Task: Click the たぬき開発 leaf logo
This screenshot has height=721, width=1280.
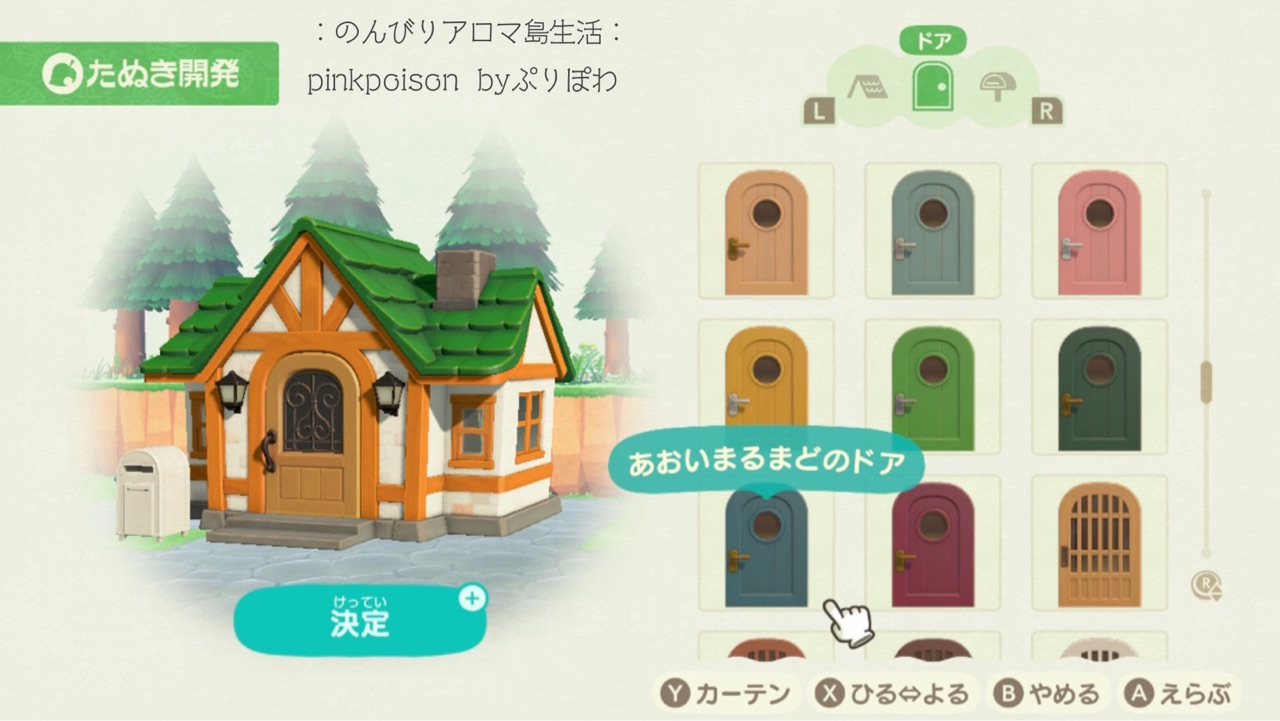Action: pyautogui.click(x=64, y=74)
